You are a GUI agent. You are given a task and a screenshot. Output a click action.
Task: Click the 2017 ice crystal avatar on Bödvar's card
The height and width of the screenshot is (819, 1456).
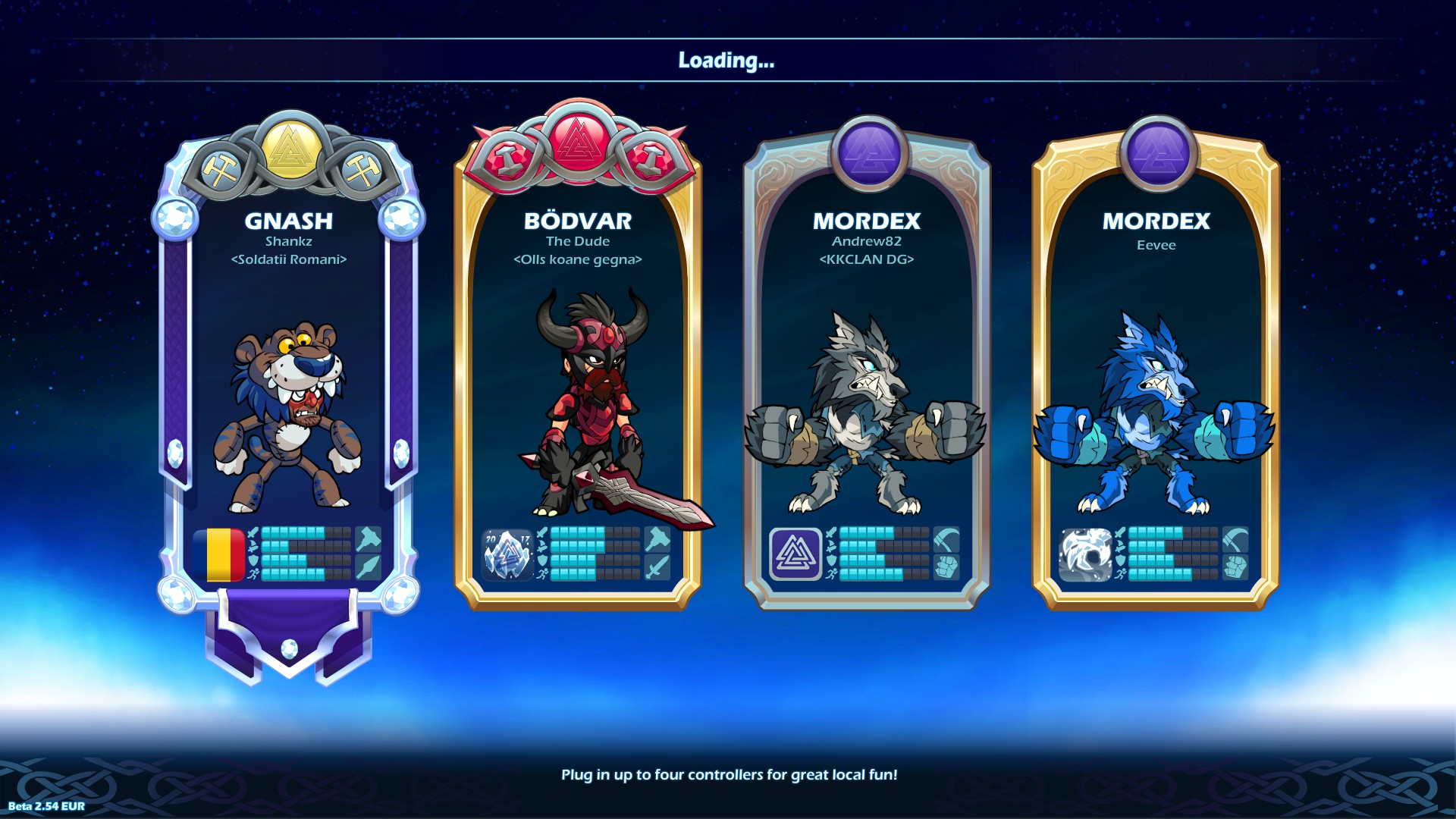click(x=507, y=555)
